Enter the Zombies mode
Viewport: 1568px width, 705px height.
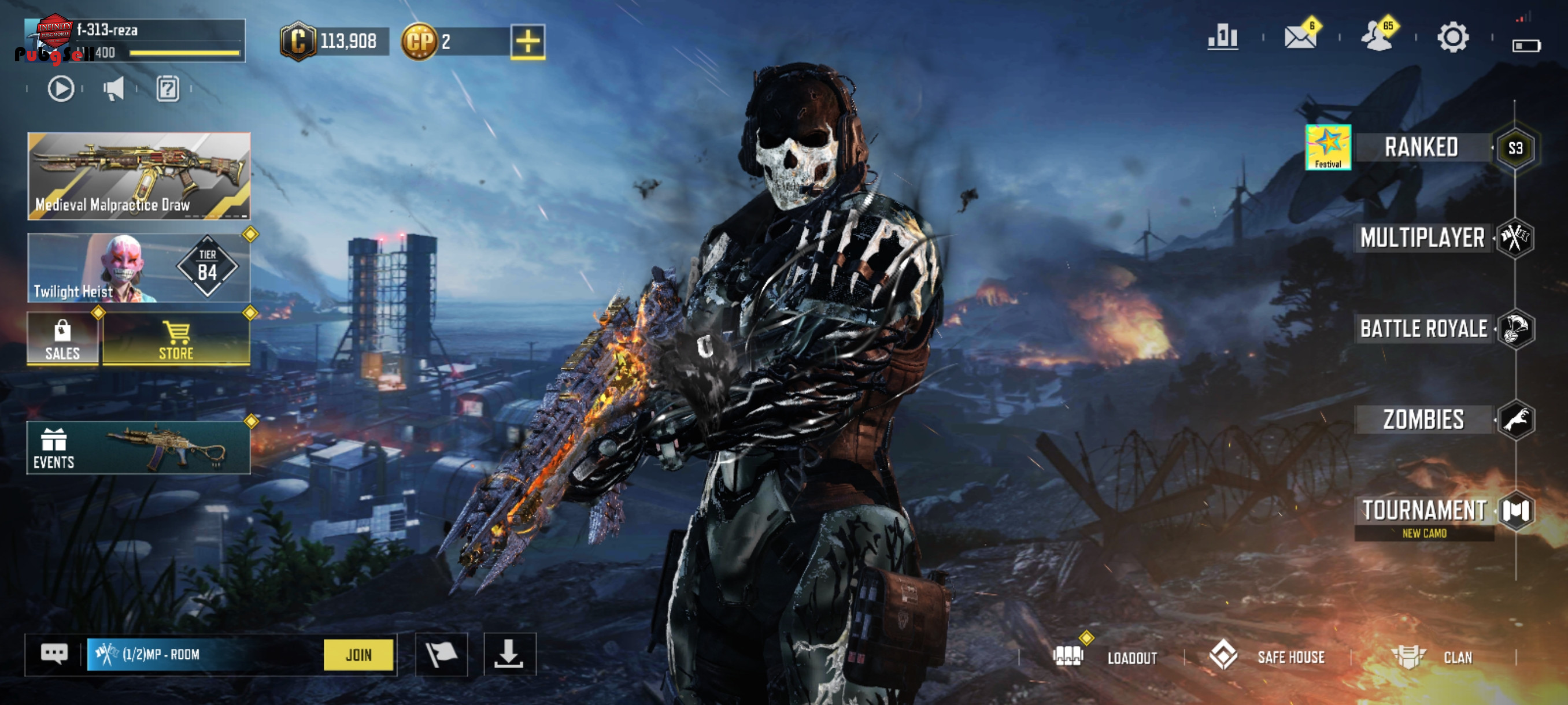[x=1423, y=420]
